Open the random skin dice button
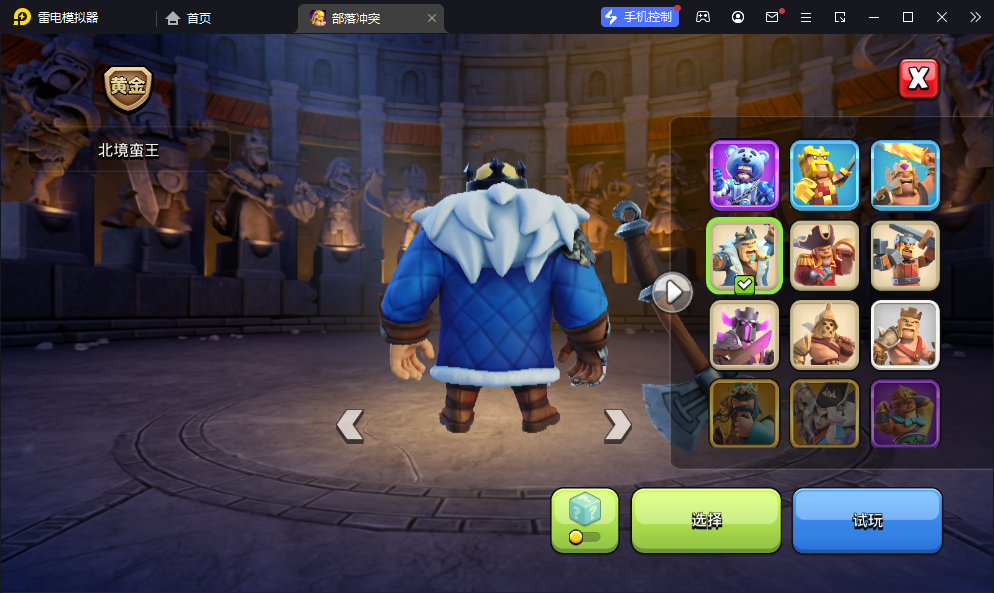Screen dimensions: 994x593 (585, 520)
